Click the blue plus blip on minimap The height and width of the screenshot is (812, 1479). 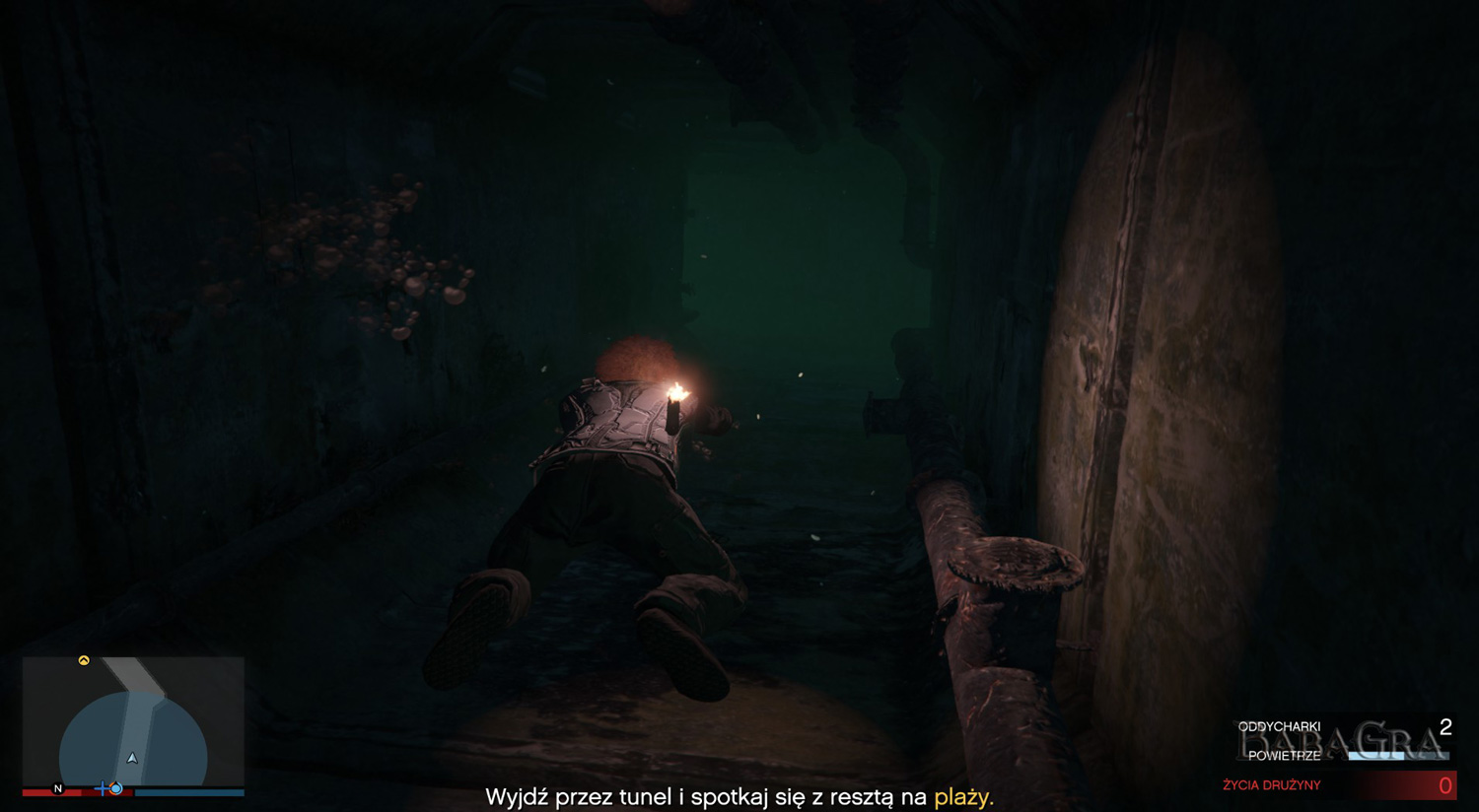click(x=102, y=788)
